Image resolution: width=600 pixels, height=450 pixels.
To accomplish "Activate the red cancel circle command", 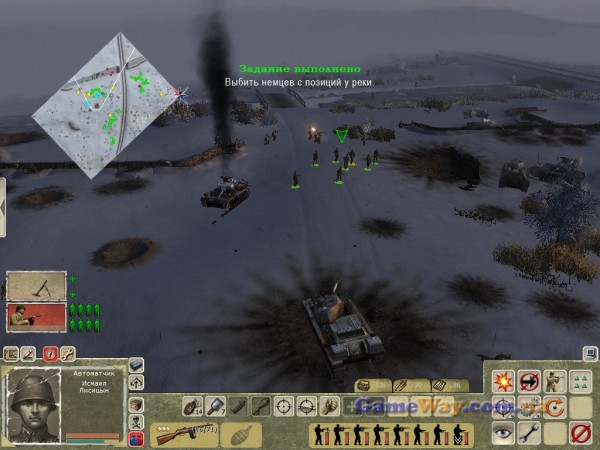I will click(579, 433).
